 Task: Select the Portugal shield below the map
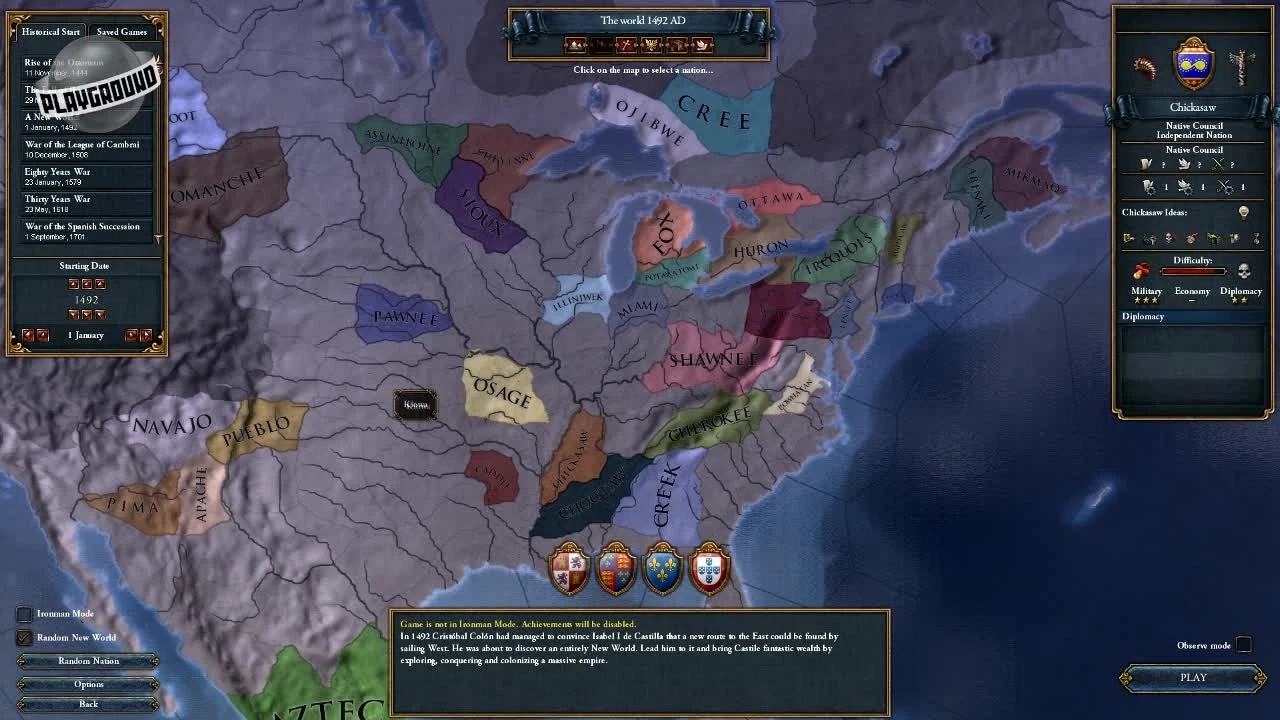tap(710, 570)
